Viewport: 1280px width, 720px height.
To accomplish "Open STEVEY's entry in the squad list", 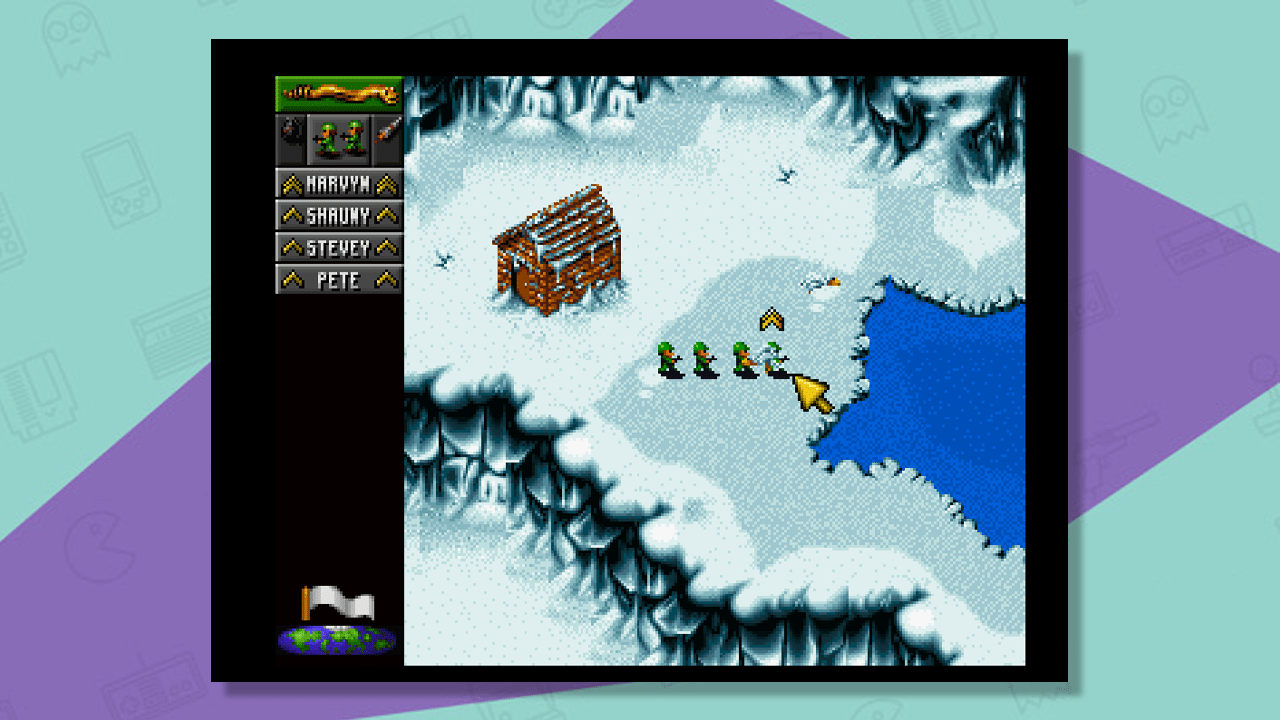I will 337,247.
